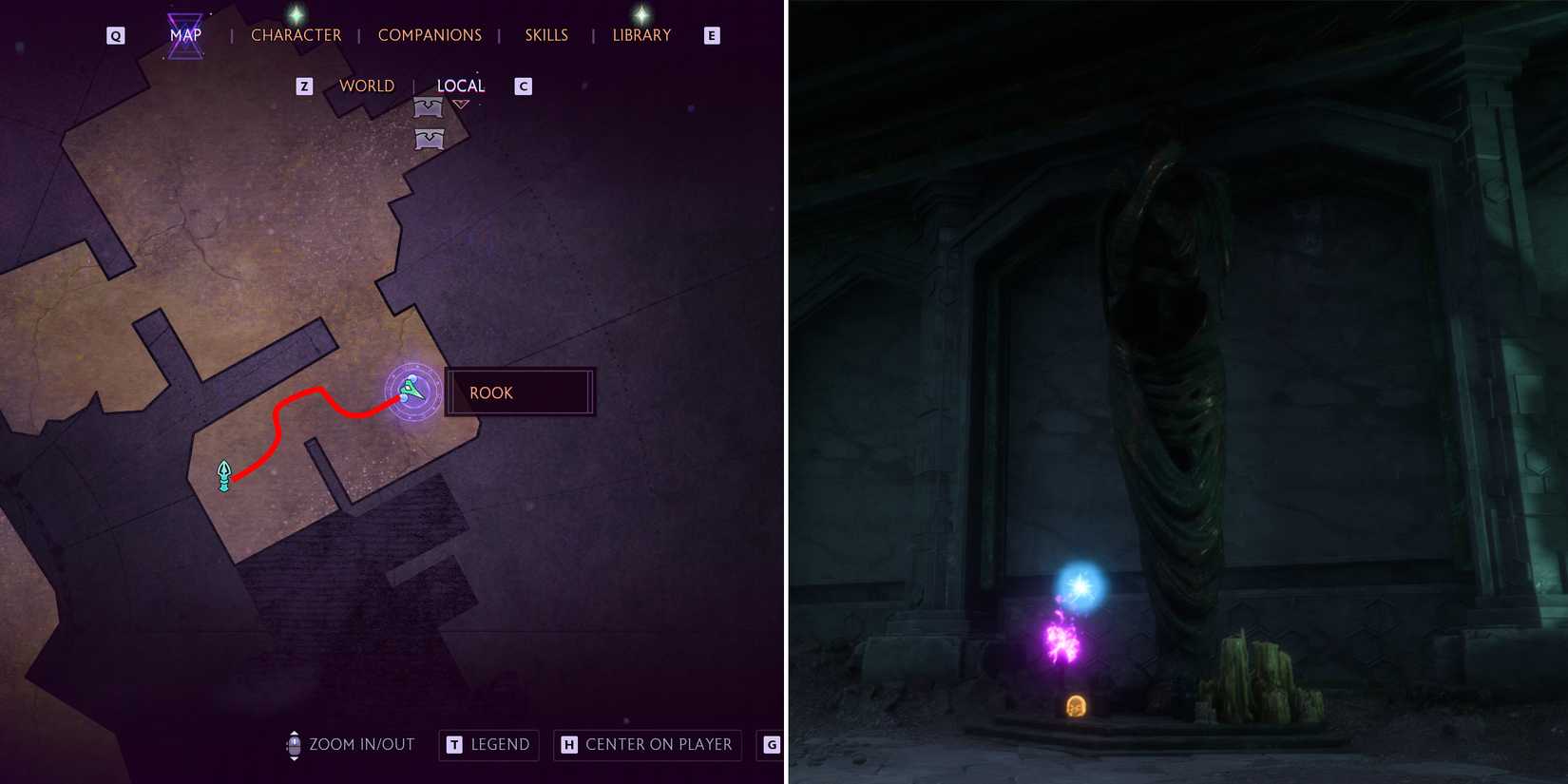
Task: Toggle the map Legend with the T key prompt
Action: point(453,745)
